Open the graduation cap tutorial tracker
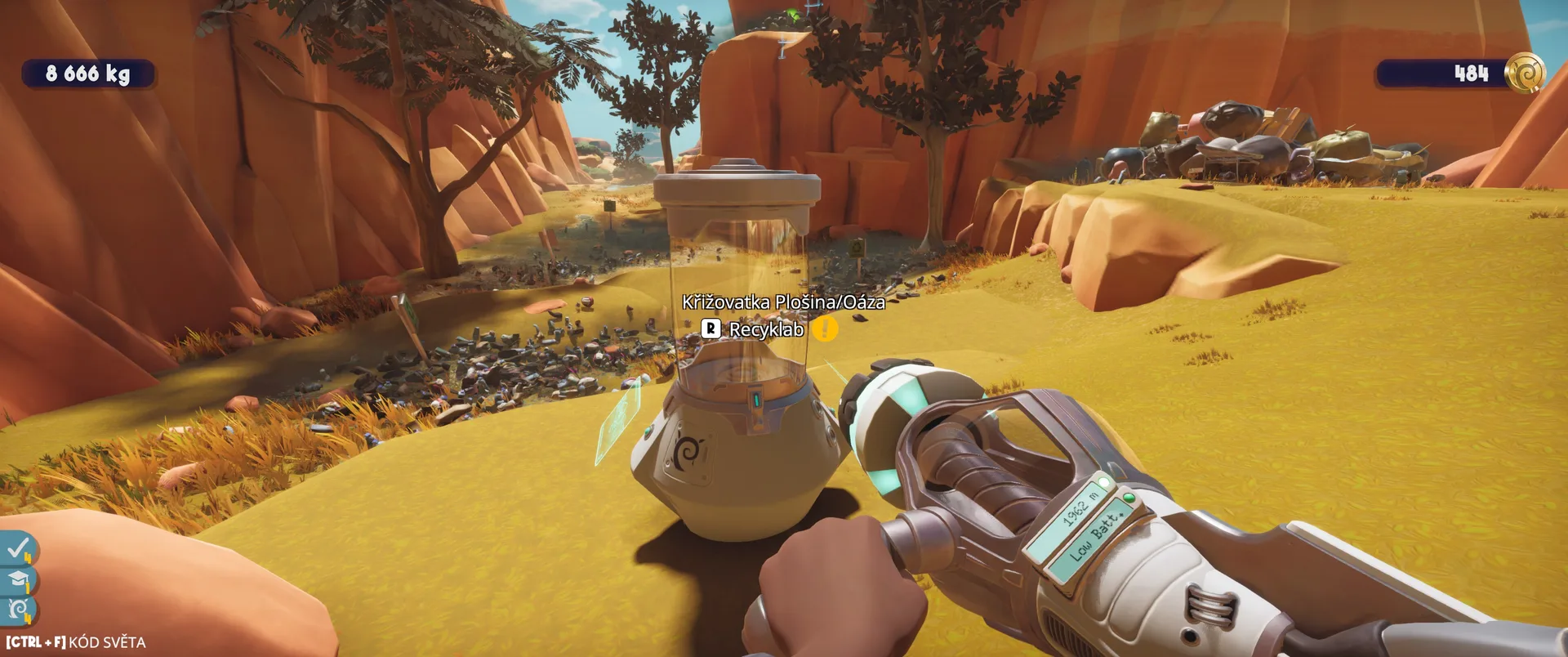The height and width of the screenshot is (657, 1568). coord(17,580)
